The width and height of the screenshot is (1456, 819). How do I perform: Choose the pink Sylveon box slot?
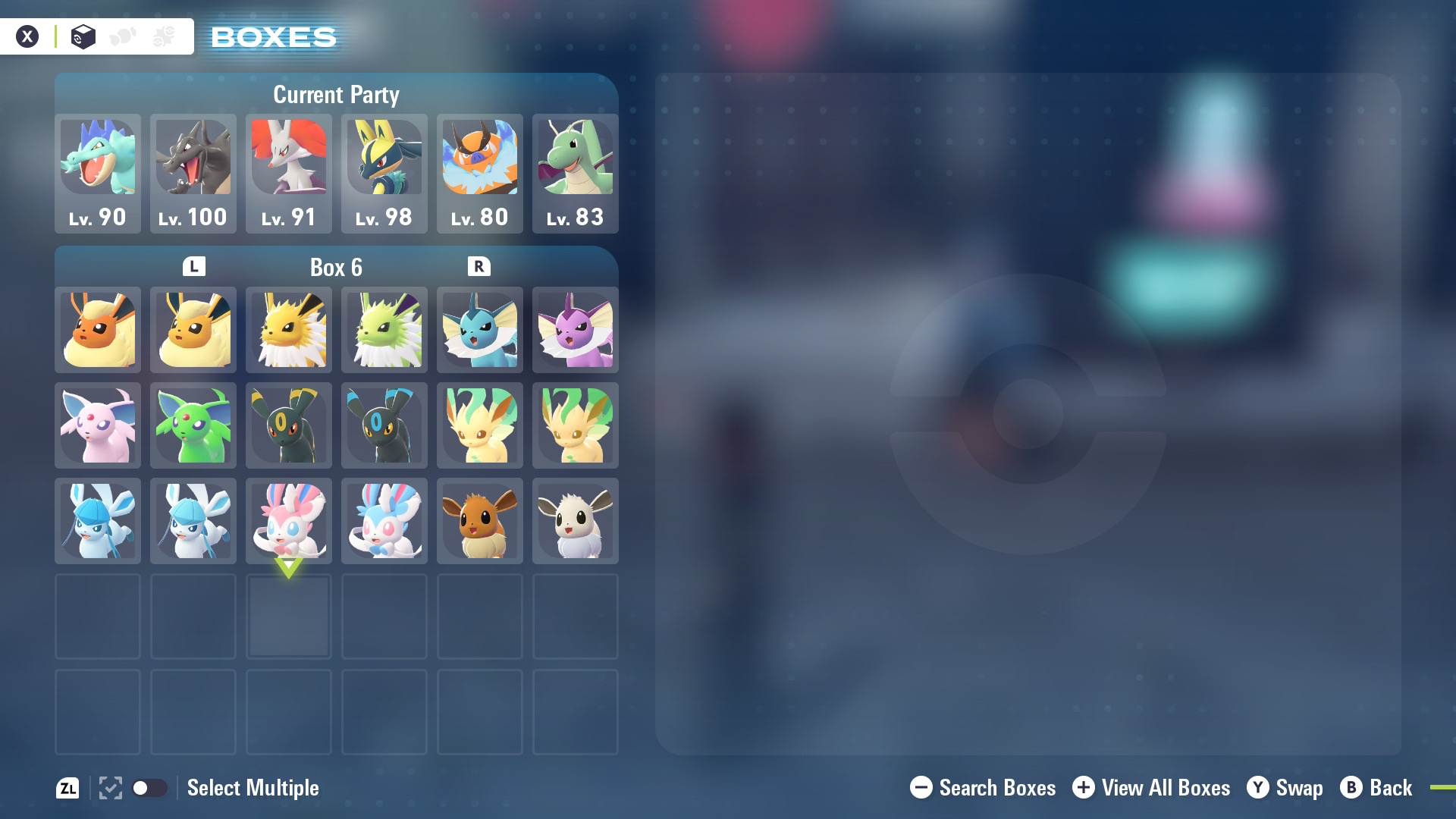click(289, 521)
